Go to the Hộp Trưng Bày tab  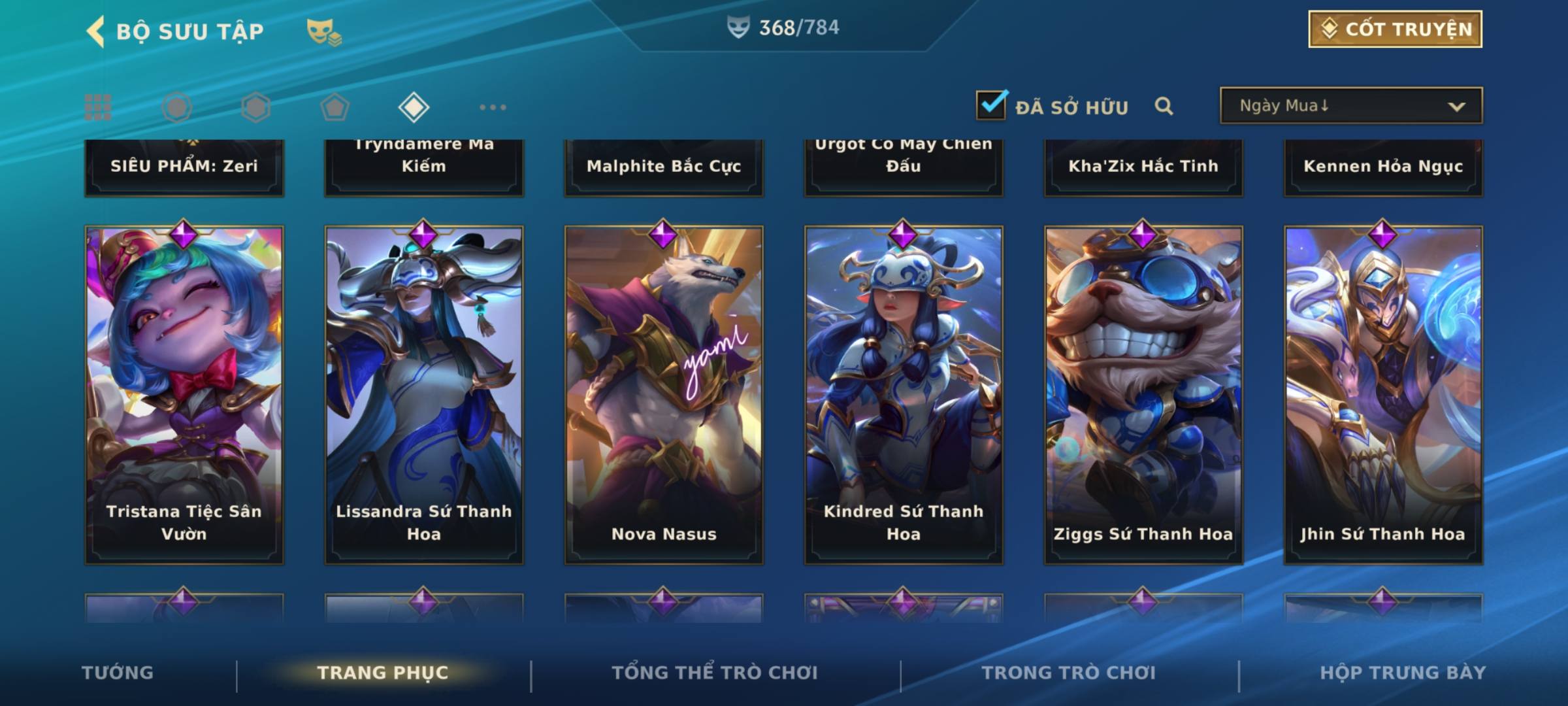point(1403,673)
